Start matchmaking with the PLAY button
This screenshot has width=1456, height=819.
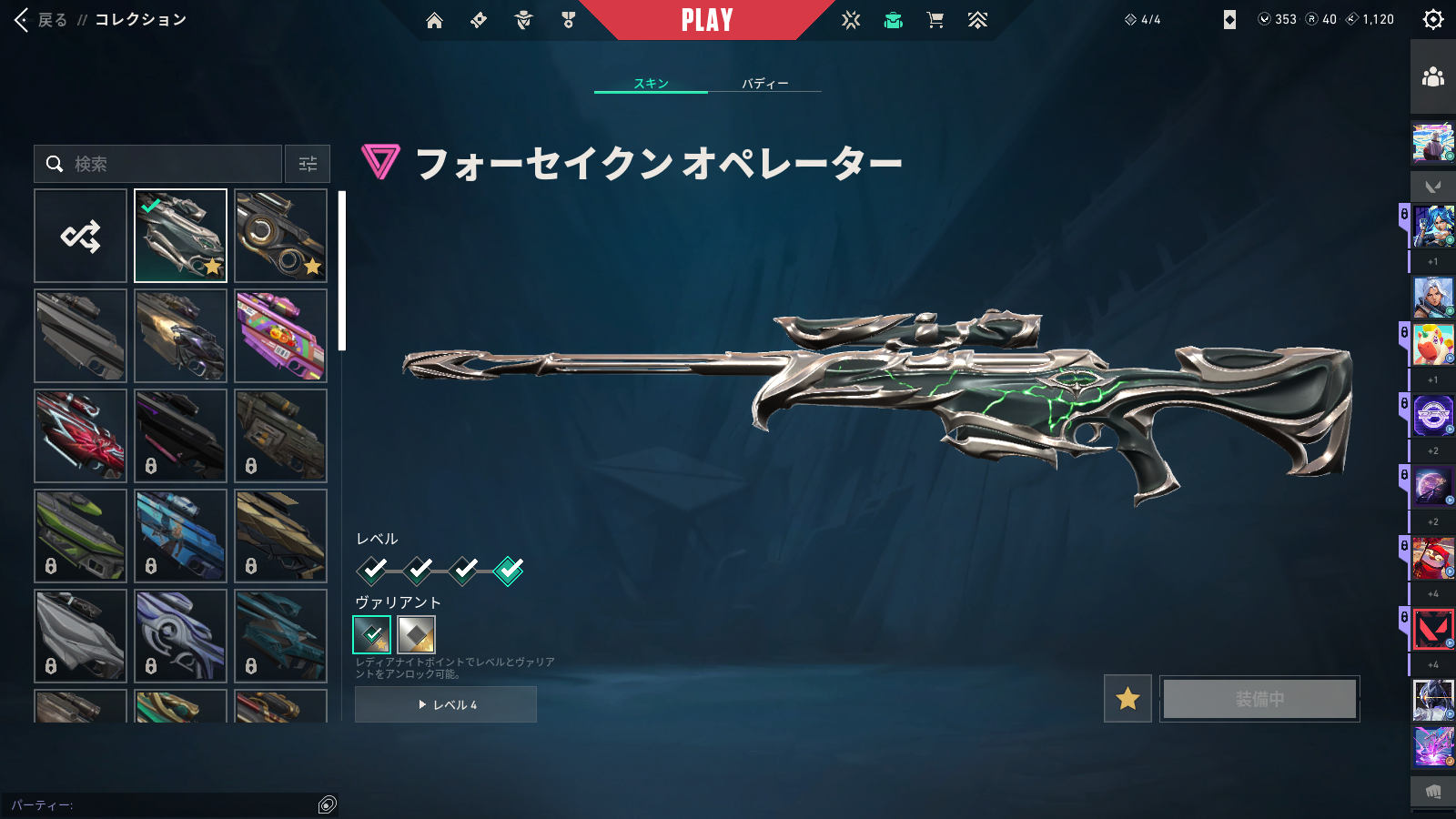707,20
